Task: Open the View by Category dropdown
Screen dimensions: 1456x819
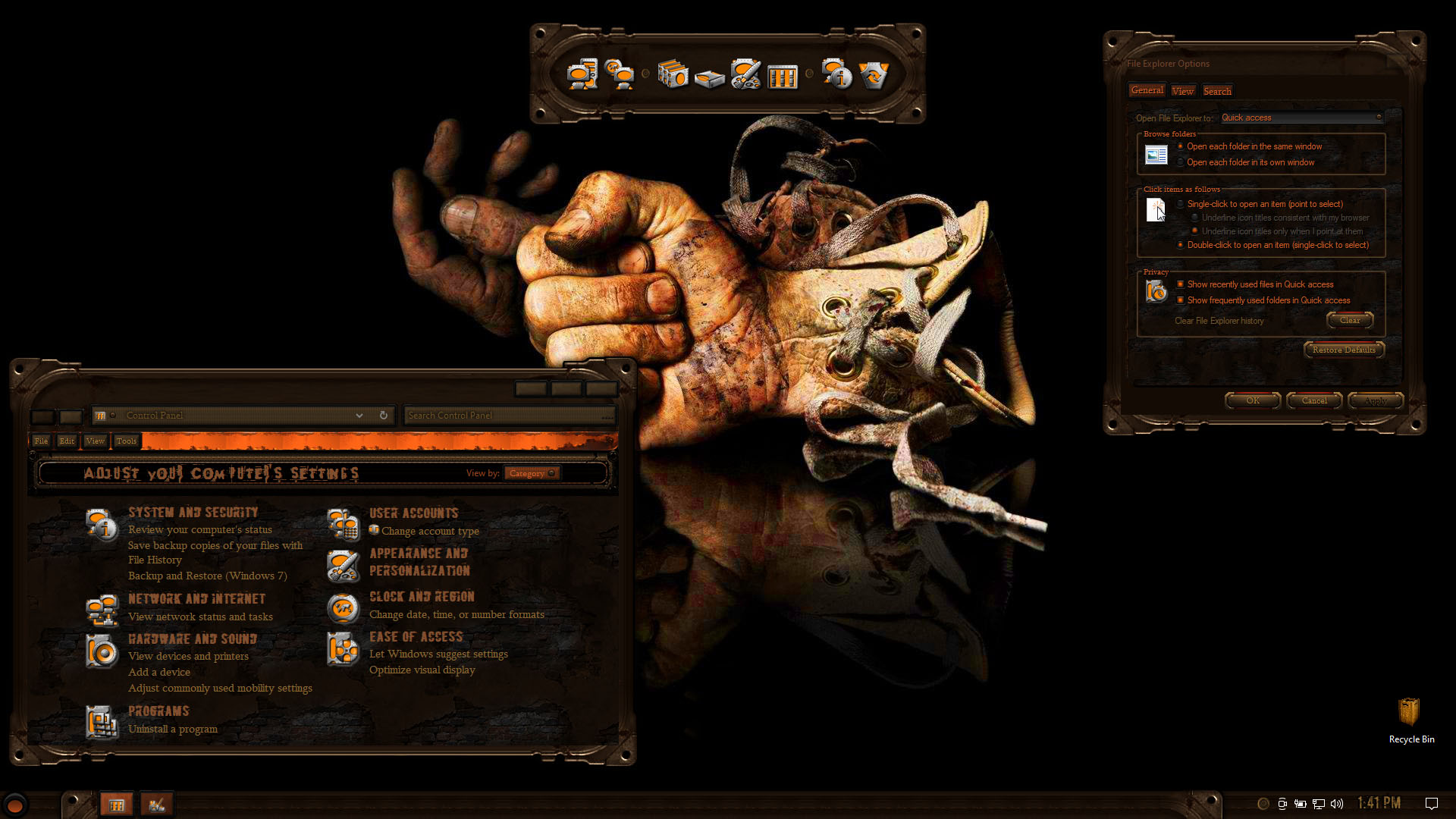Action: pos(532,473)
